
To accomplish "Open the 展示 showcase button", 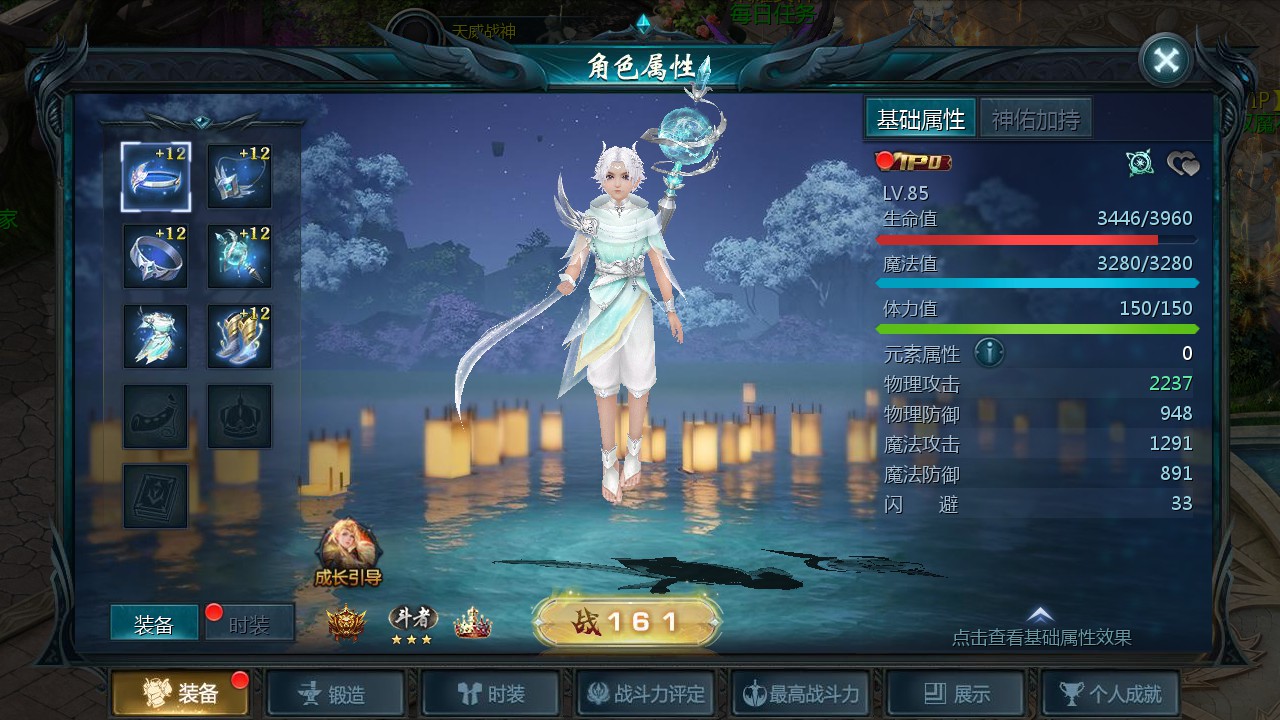I will pyautogui.click(x=956, y=693).
